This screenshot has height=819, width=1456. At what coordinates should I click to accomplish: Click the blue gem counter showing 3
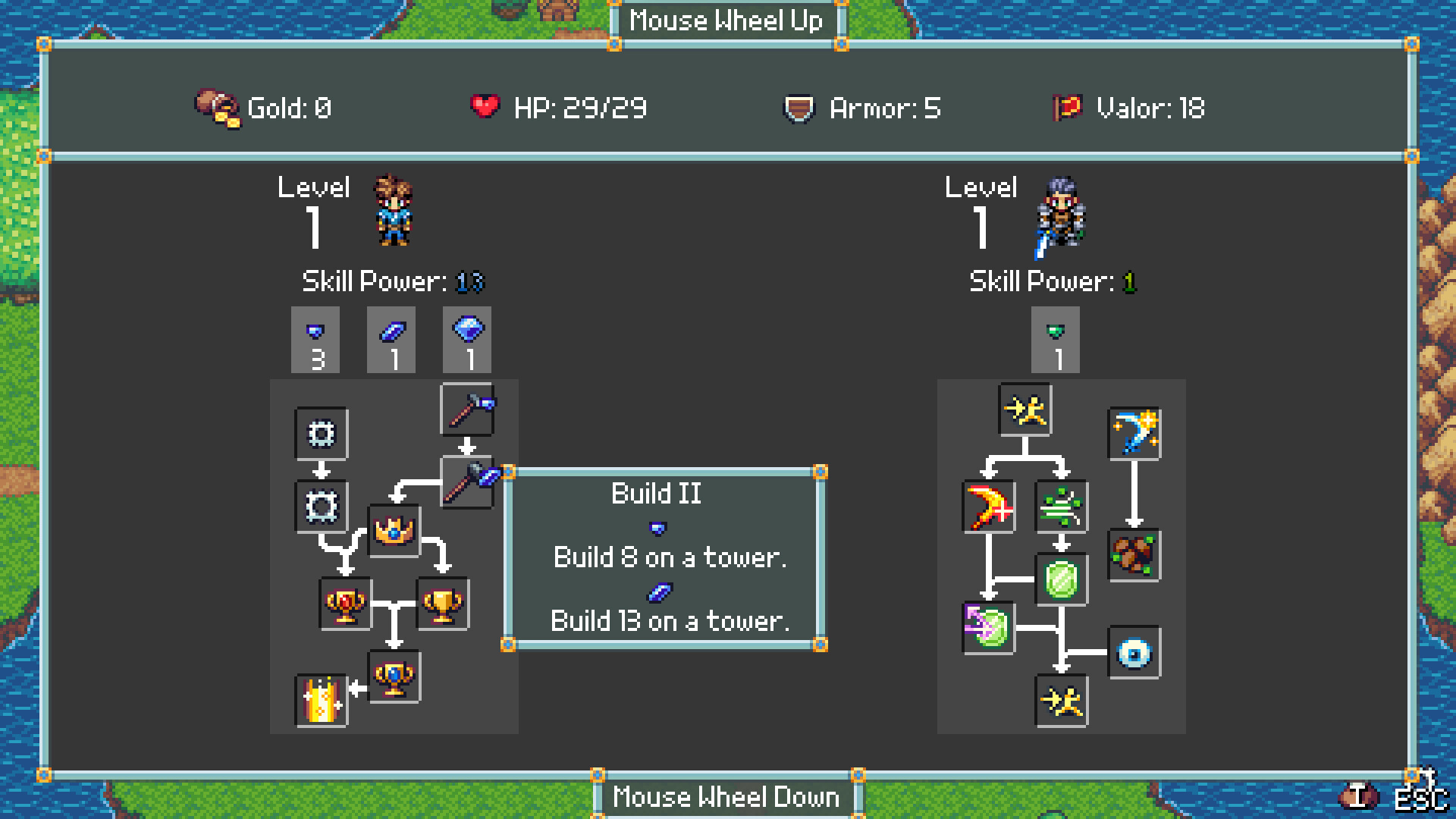click(315, 340)
